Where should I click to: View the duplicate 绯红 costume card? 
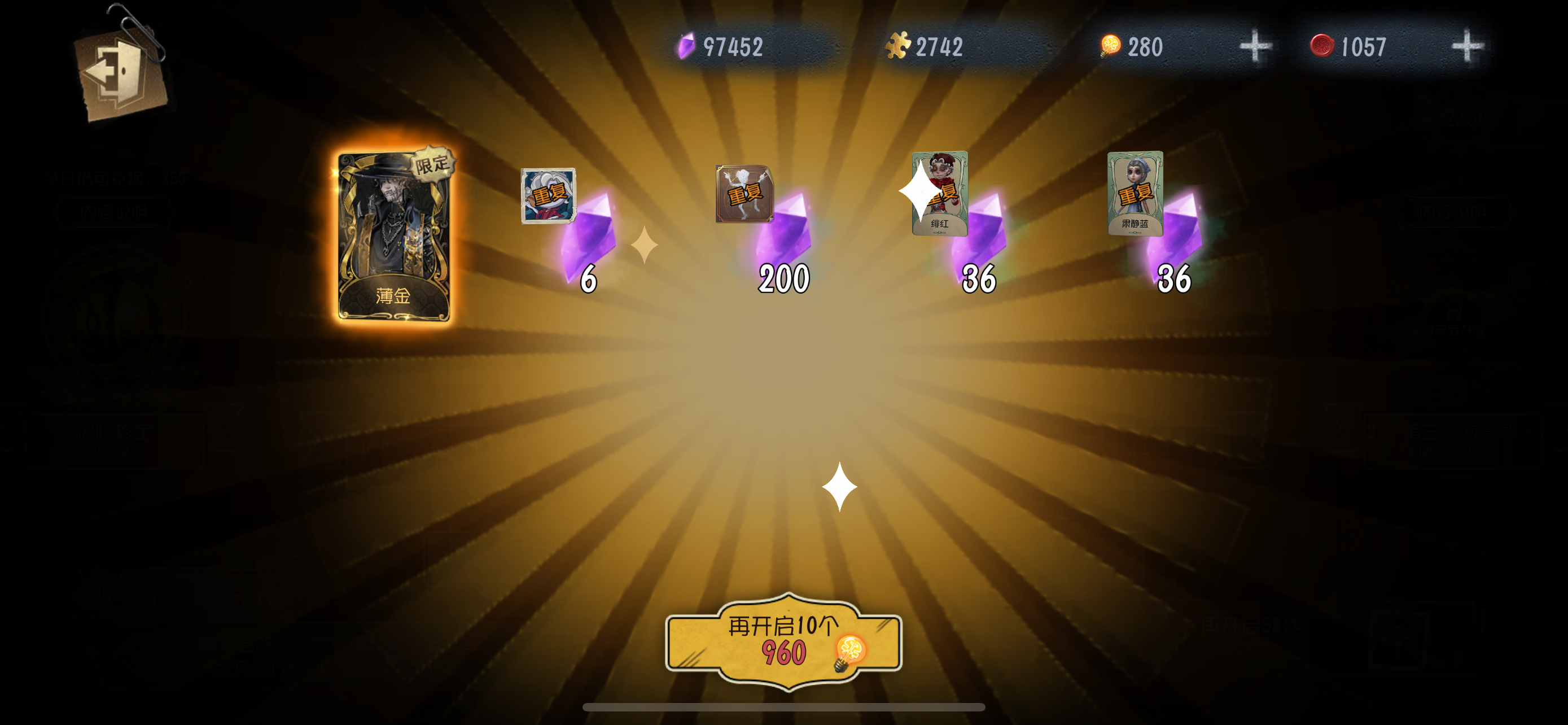[x=939, y=194]
